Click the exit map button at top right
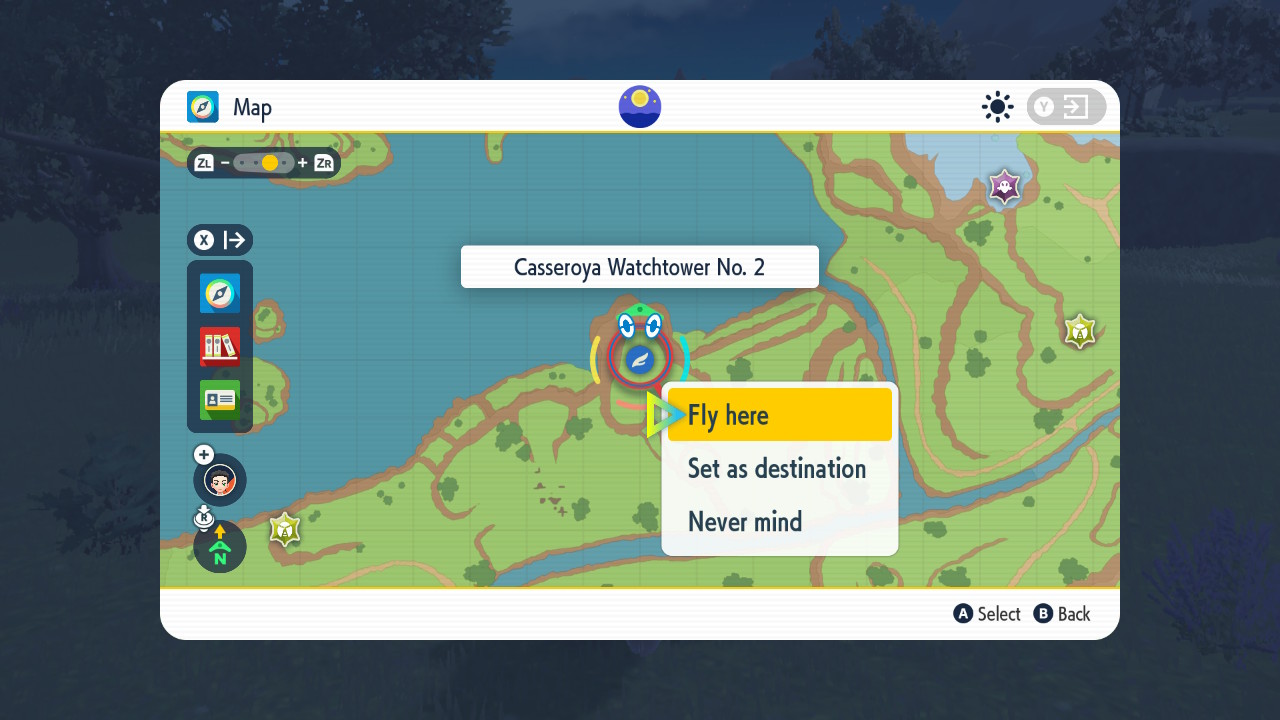This screenshot has height=720, width=1280. tap(1066, 107)
